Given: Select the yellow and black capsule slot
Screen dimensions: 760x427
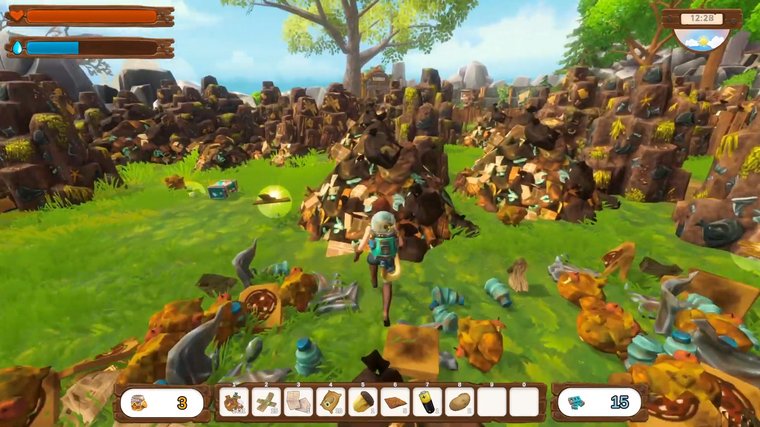Looking at the screenshot, I should (363, 402).
